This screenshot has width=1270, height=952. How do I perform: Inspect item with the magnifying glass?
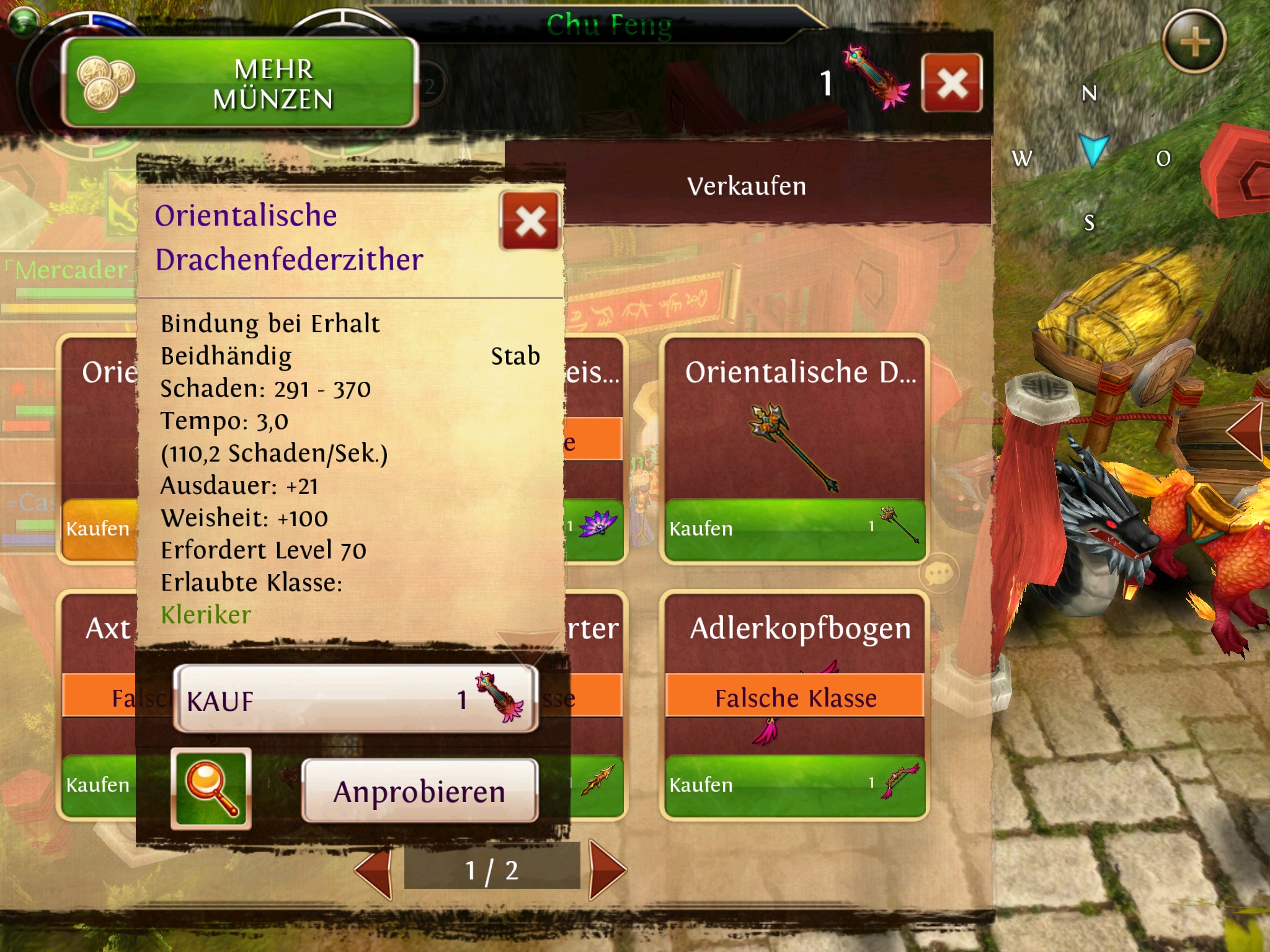pos(211,788)
